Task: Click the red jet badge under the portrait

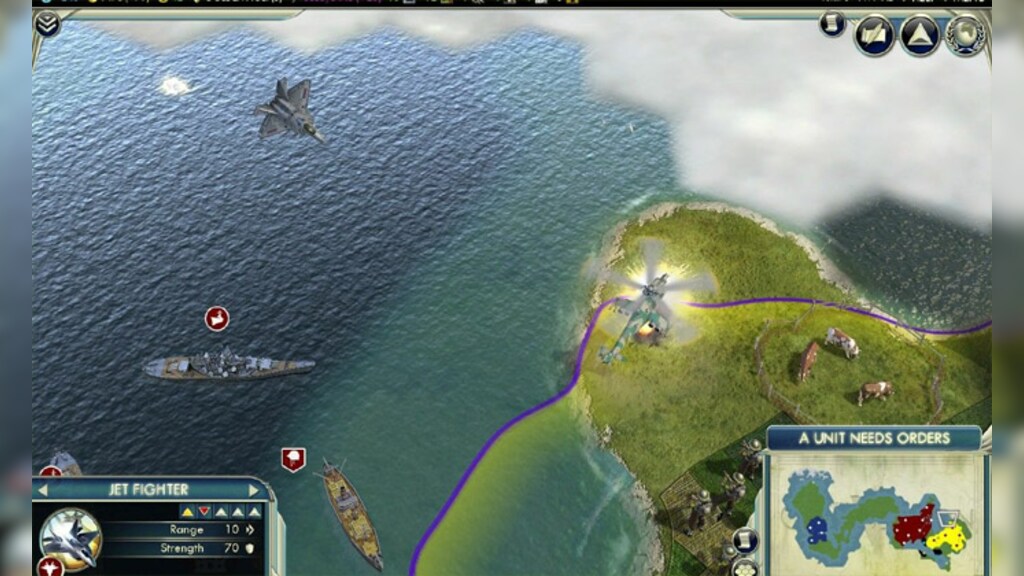Action: tap(50, 567)
